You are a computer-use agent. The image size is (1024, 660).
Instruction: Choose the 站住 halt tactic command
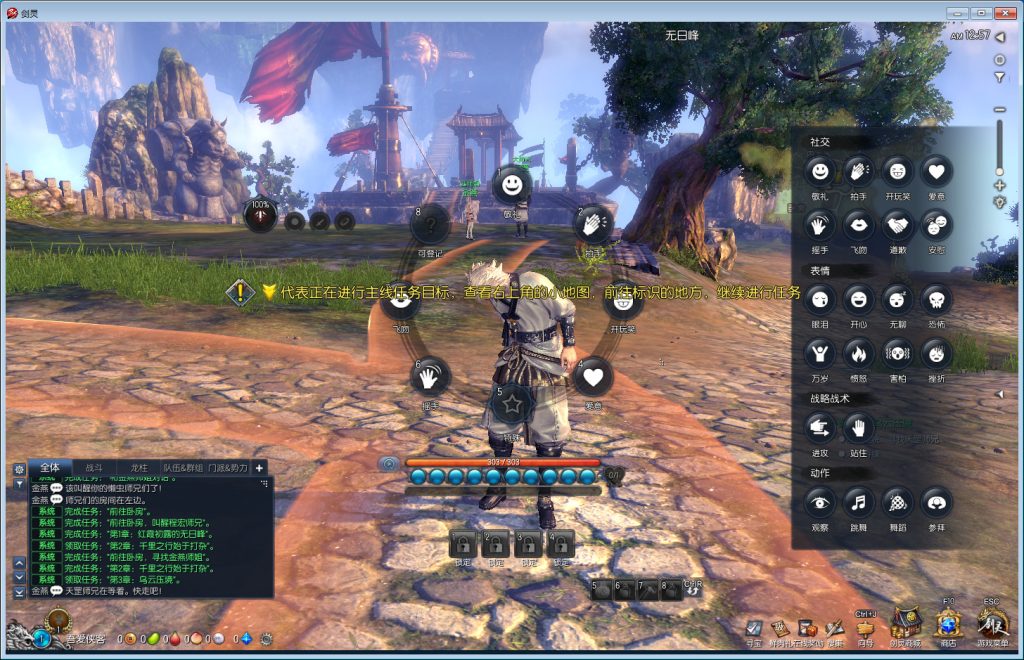pyautogui.click(x=859, y=428)
